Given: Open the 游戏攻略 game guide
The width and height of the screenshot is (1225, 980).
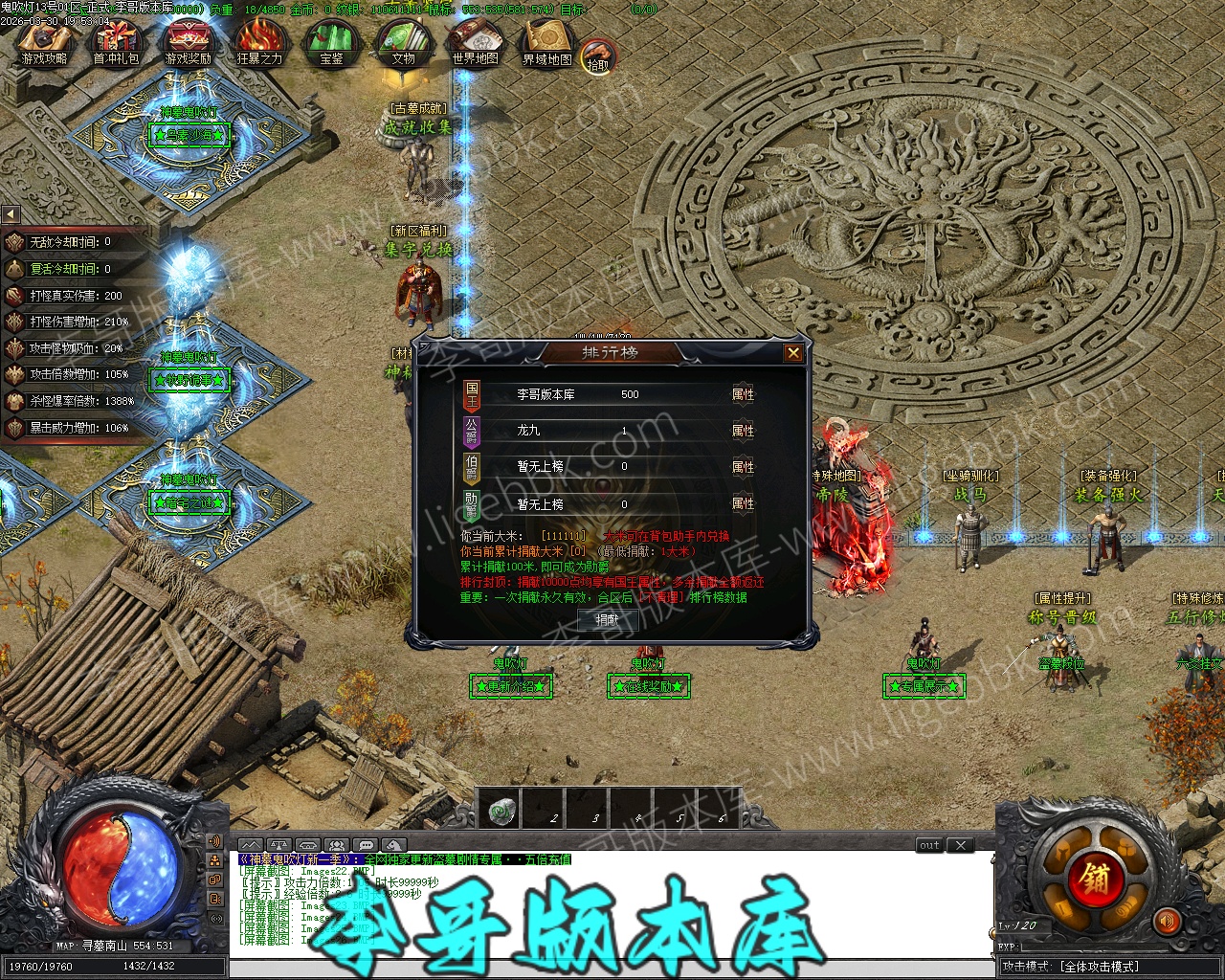Looking at the screenshot, I should pyautogui.click(x=44, y=42).
